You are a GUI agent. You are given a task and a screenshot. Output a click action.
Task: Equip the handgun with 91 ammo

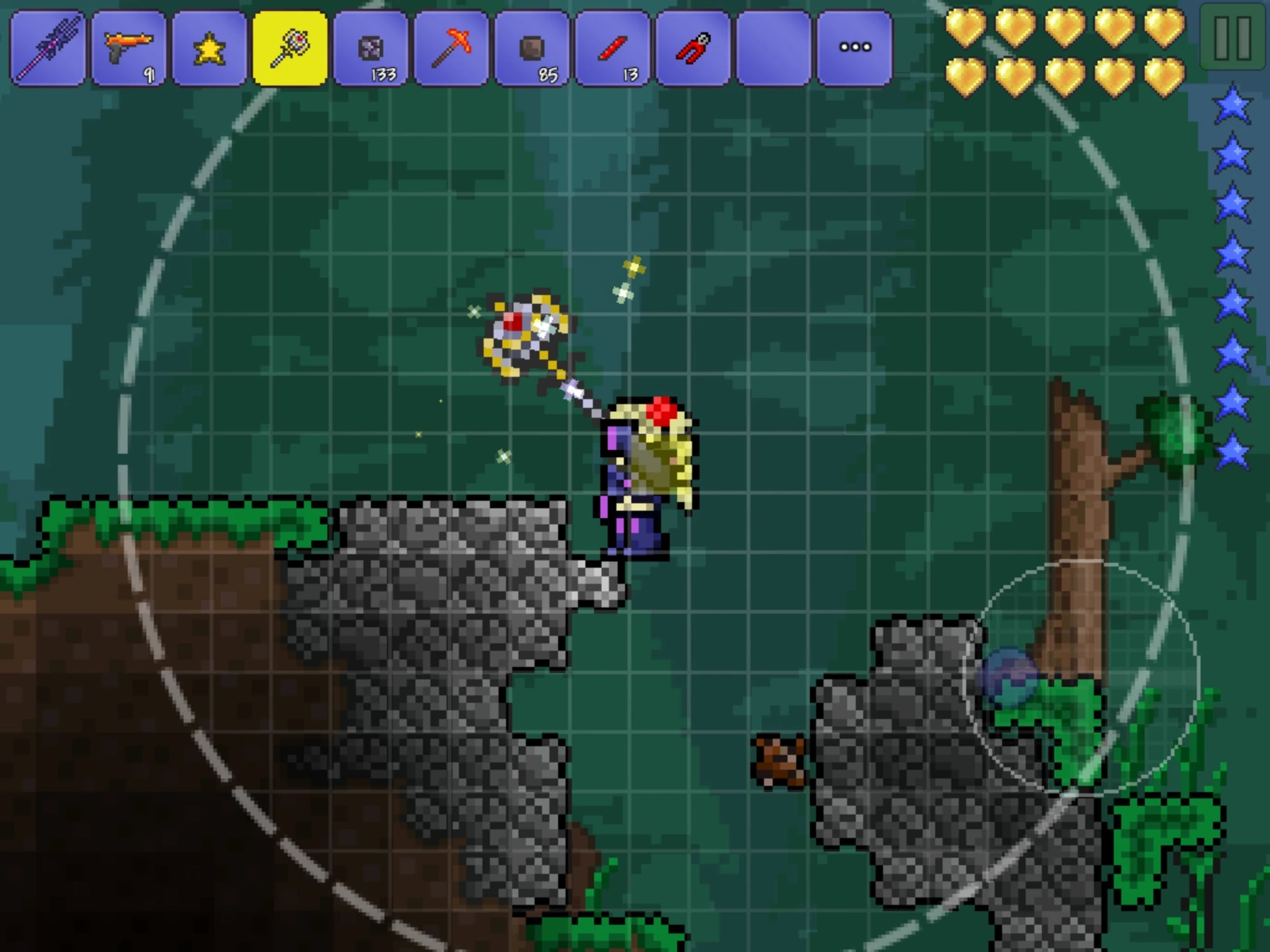tap(128, 46)
